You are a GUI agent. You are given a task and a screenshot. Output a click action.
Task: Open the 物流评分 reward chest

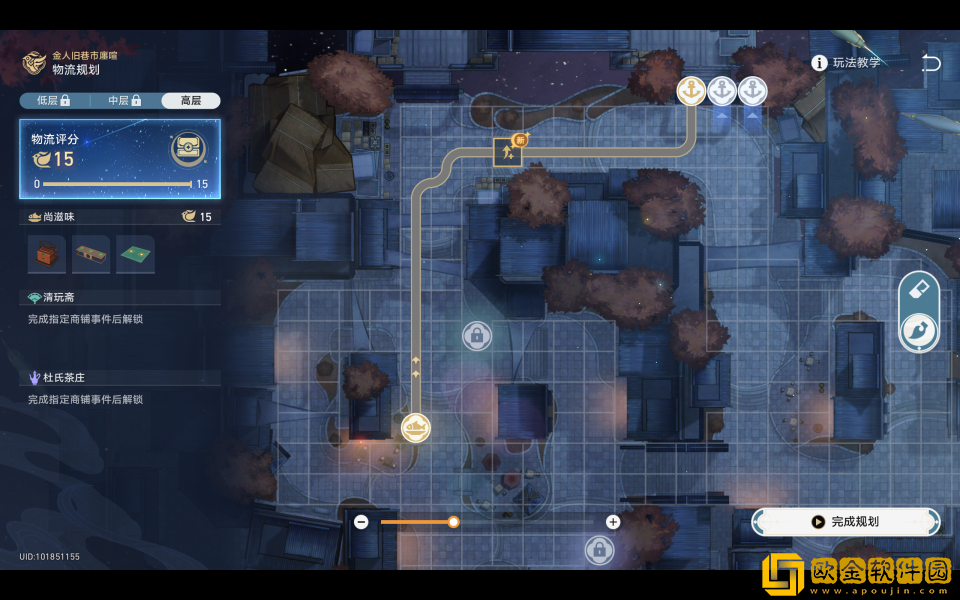point(188,150)
